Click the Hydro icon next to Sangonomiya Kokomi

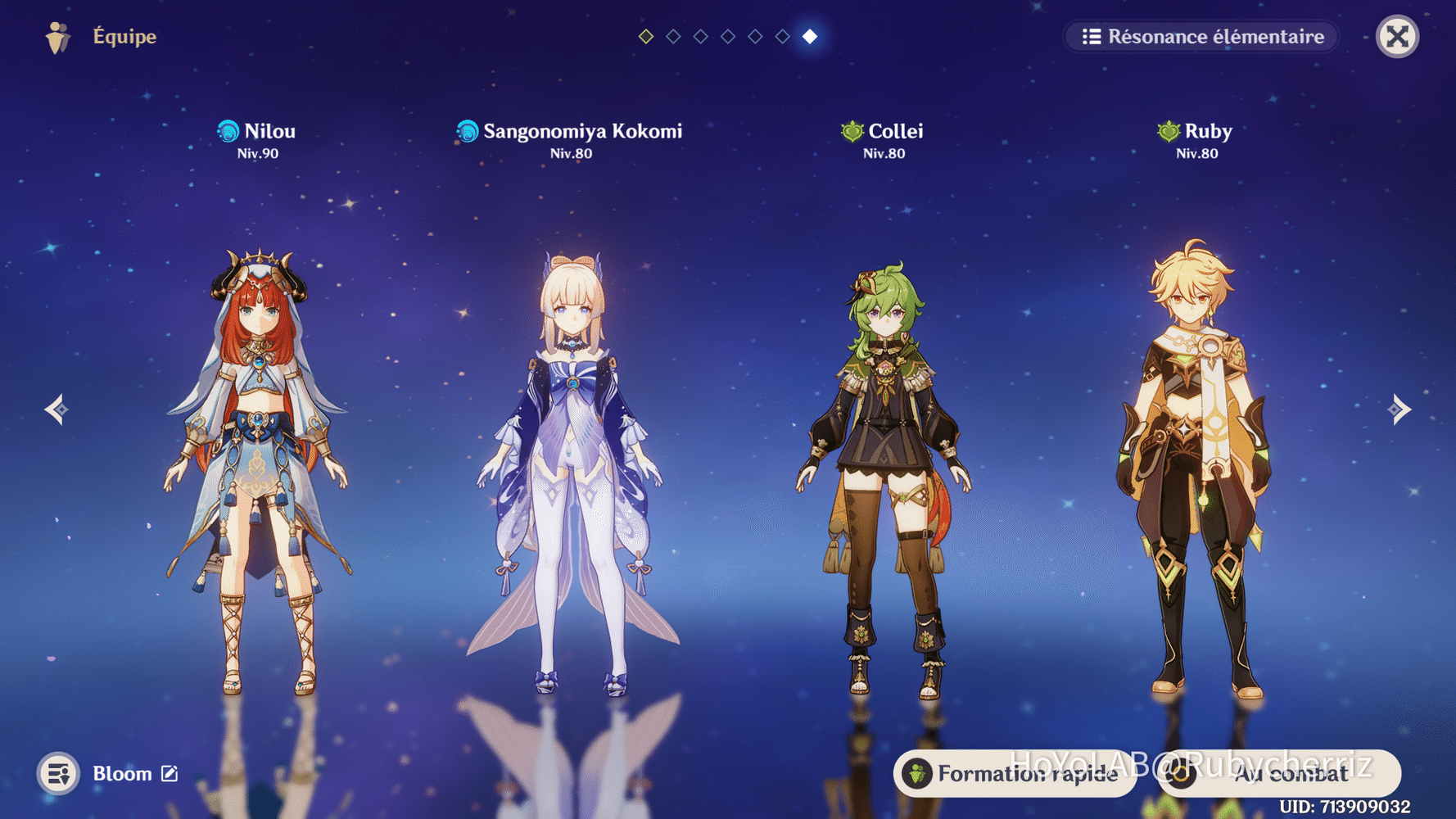(467, 129)
